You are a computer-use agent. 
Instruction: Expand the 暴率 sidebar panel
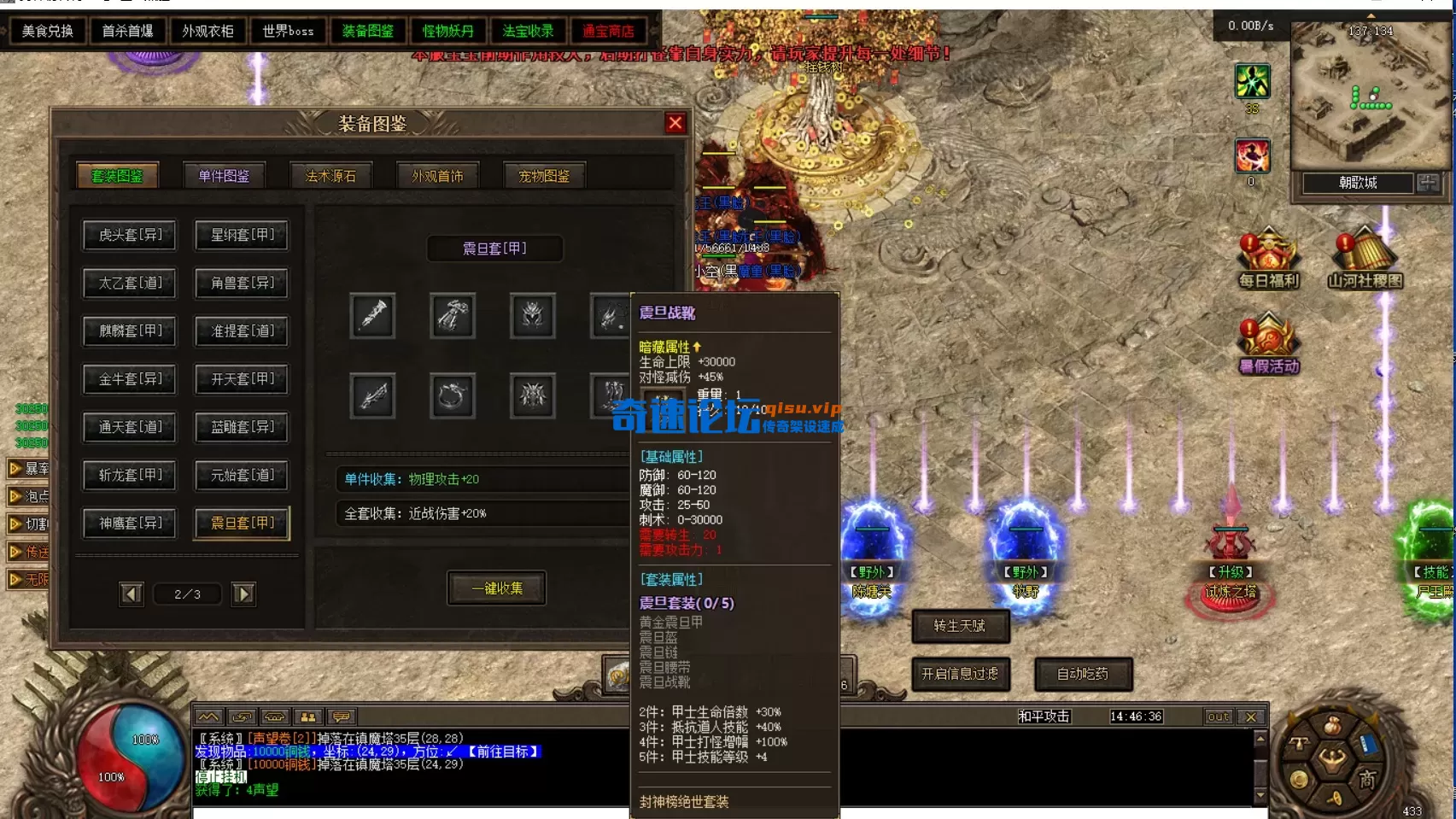(x=28, y=468)
